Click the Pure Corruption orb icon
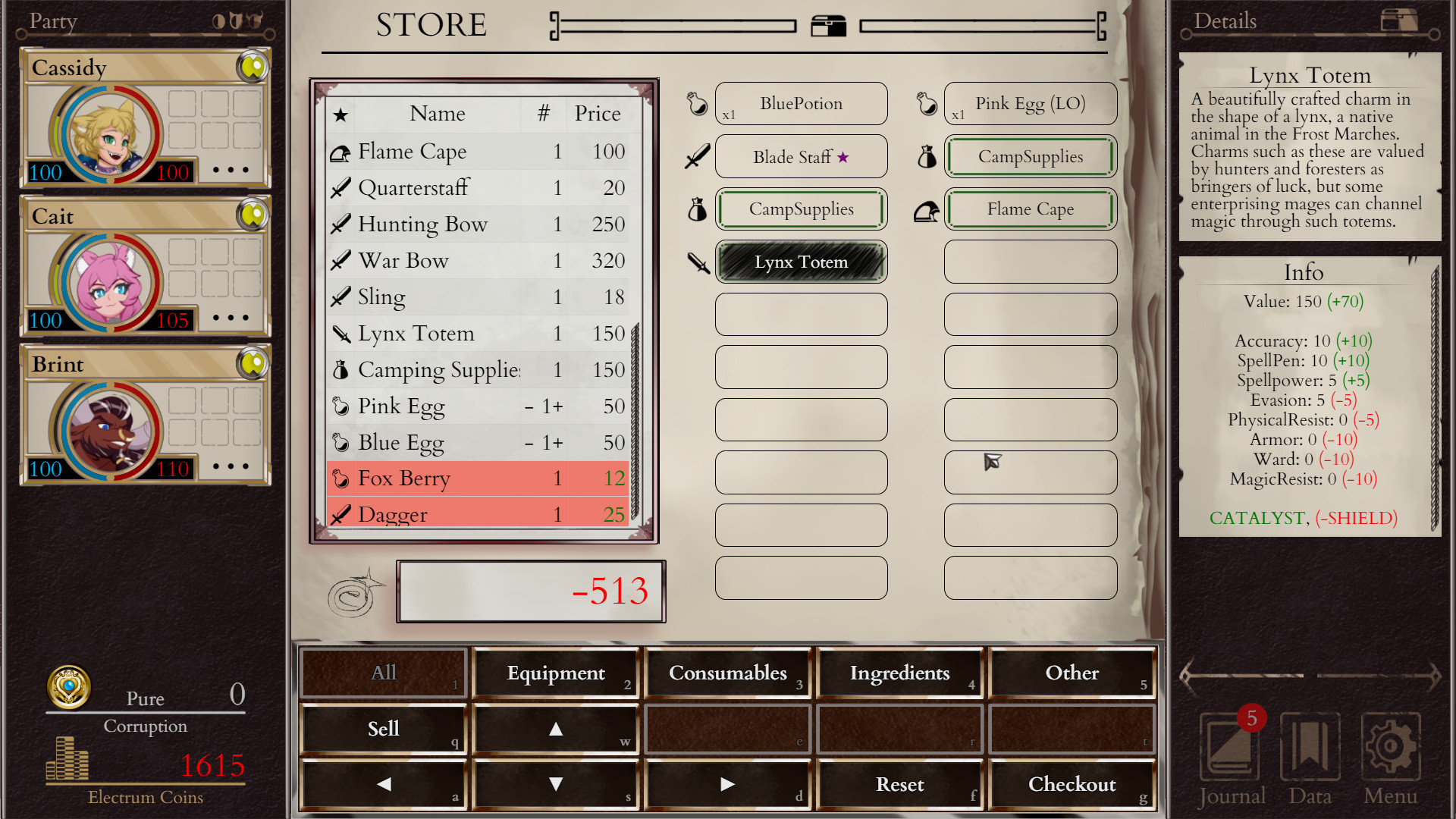1456x819 pixels. coord(69,688)
